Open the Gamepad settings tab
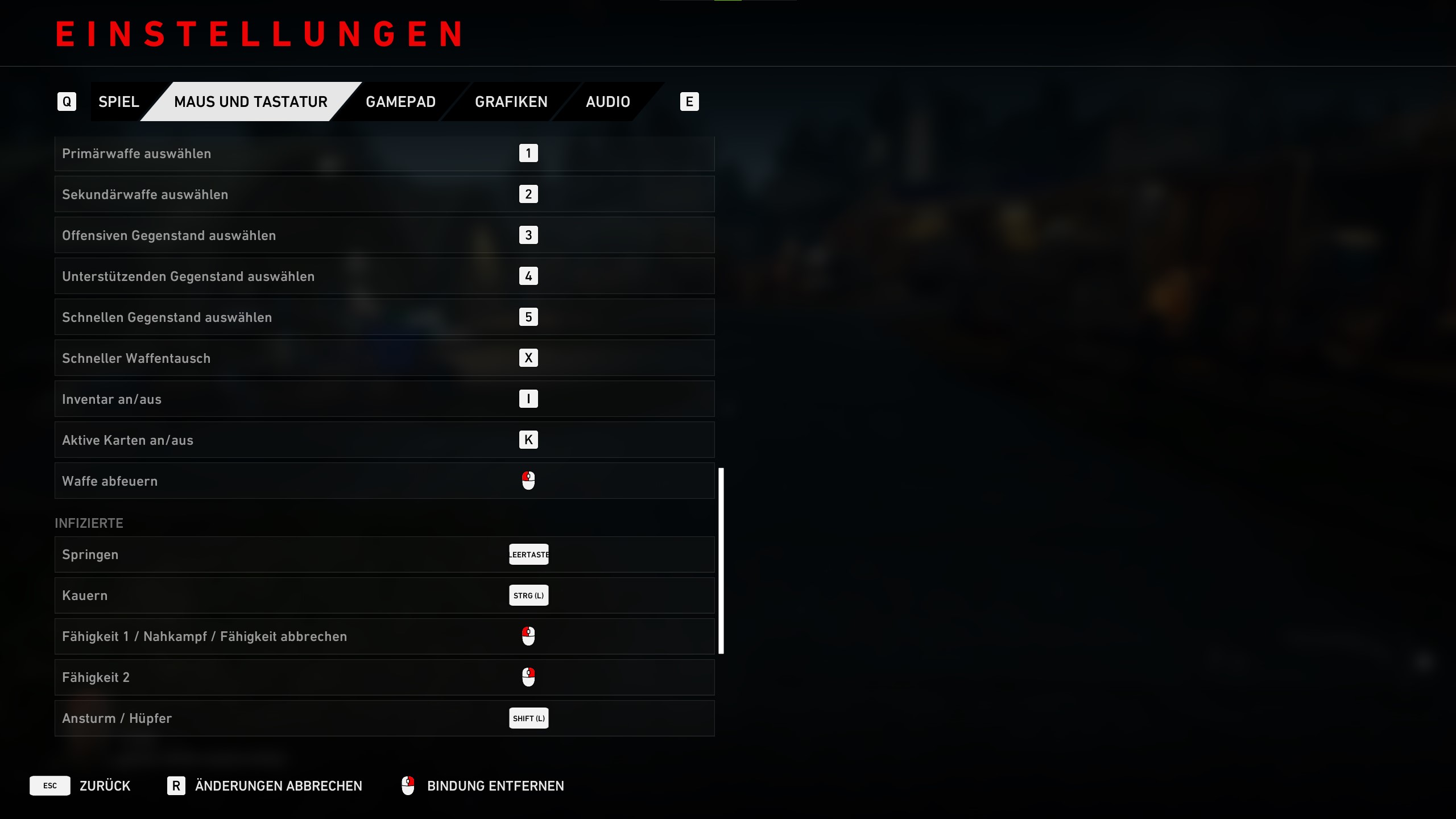The image size is (1456, 819). coord(400,102)
